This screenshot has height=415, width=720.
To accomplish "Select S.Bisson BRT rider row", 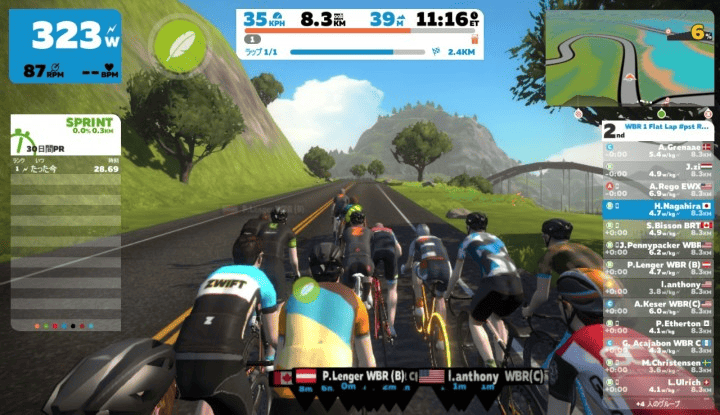I will pyautogui.click(x=660, y=228).
